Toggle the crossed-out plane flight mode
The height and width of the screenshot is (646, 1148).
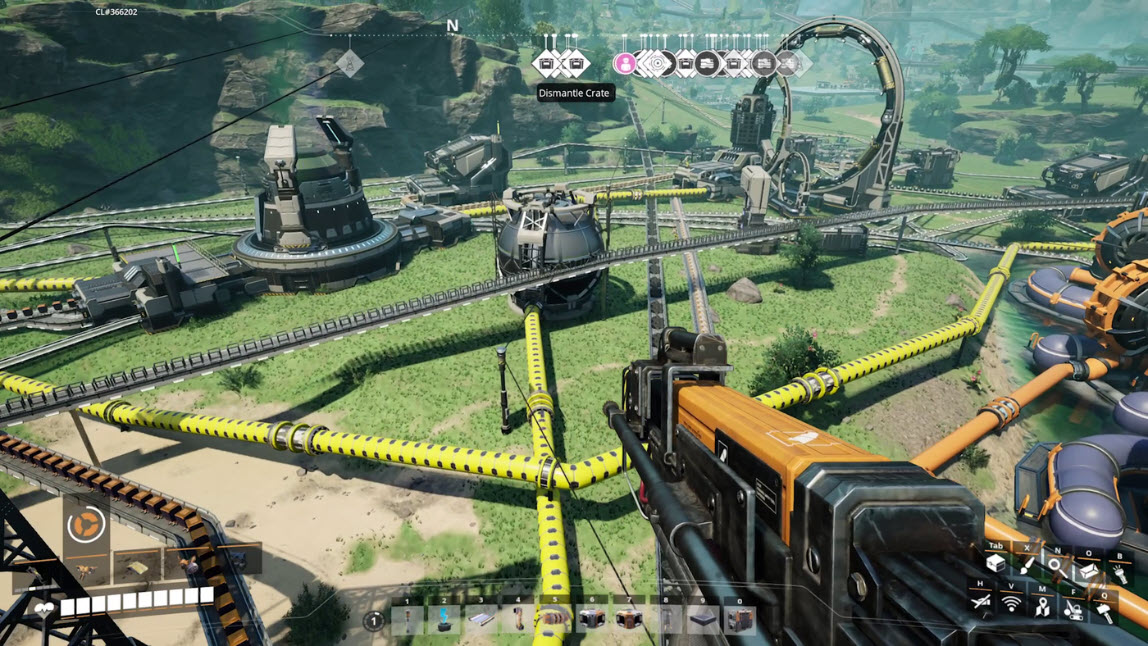(x=981, y=602)
